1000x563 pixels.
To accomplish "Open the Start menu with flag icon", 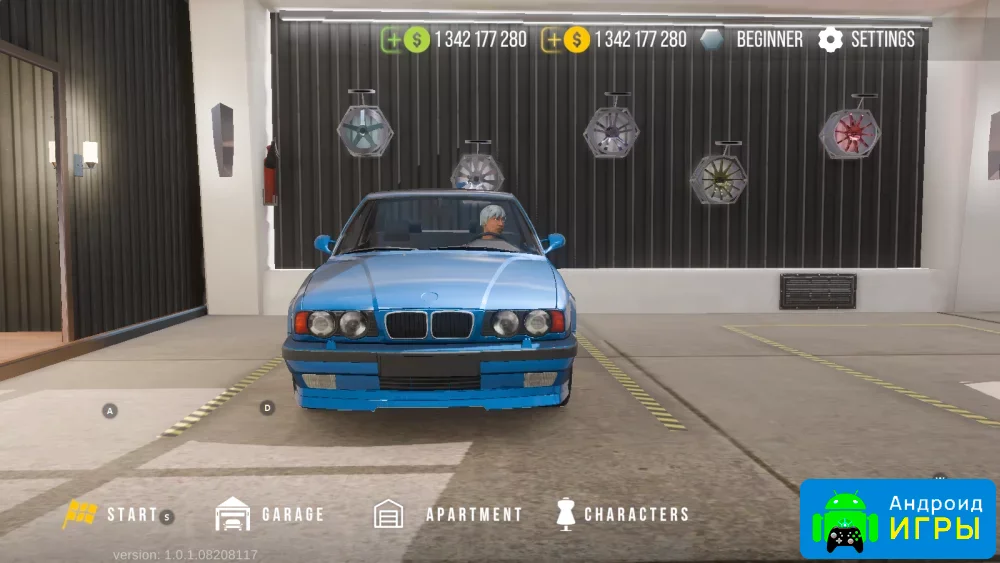I will [110, 514].
